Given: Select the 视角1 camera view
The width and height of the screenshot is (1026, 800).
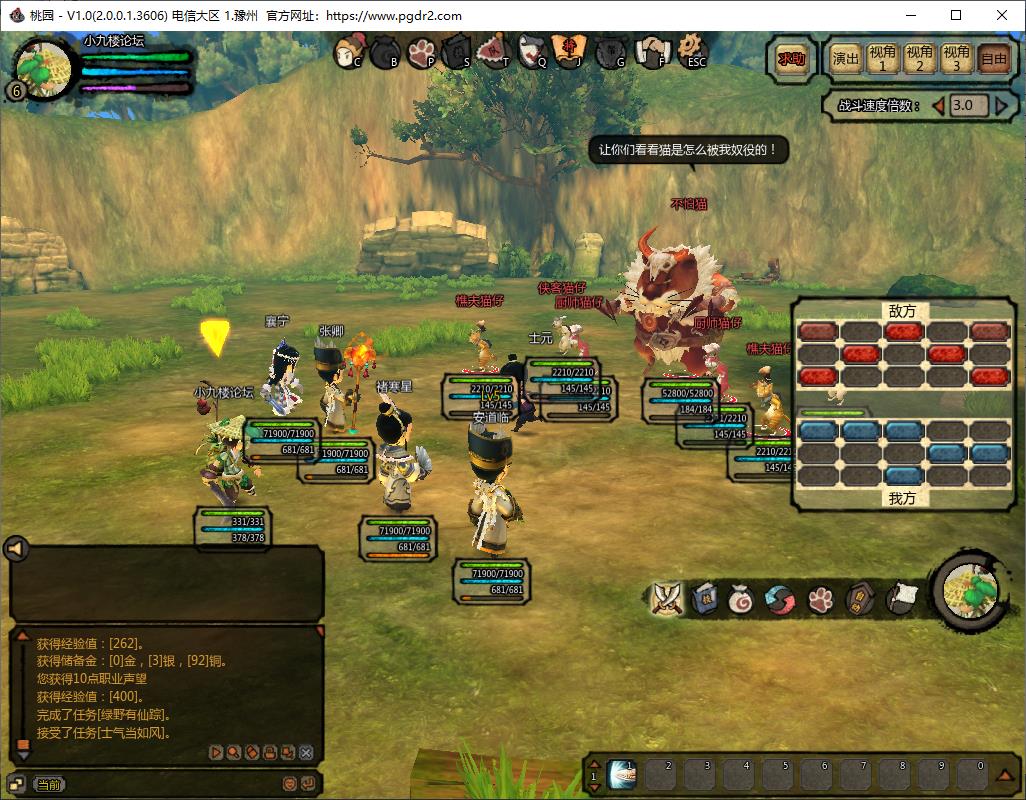Looking at the screenshot, I should [882, 58].
